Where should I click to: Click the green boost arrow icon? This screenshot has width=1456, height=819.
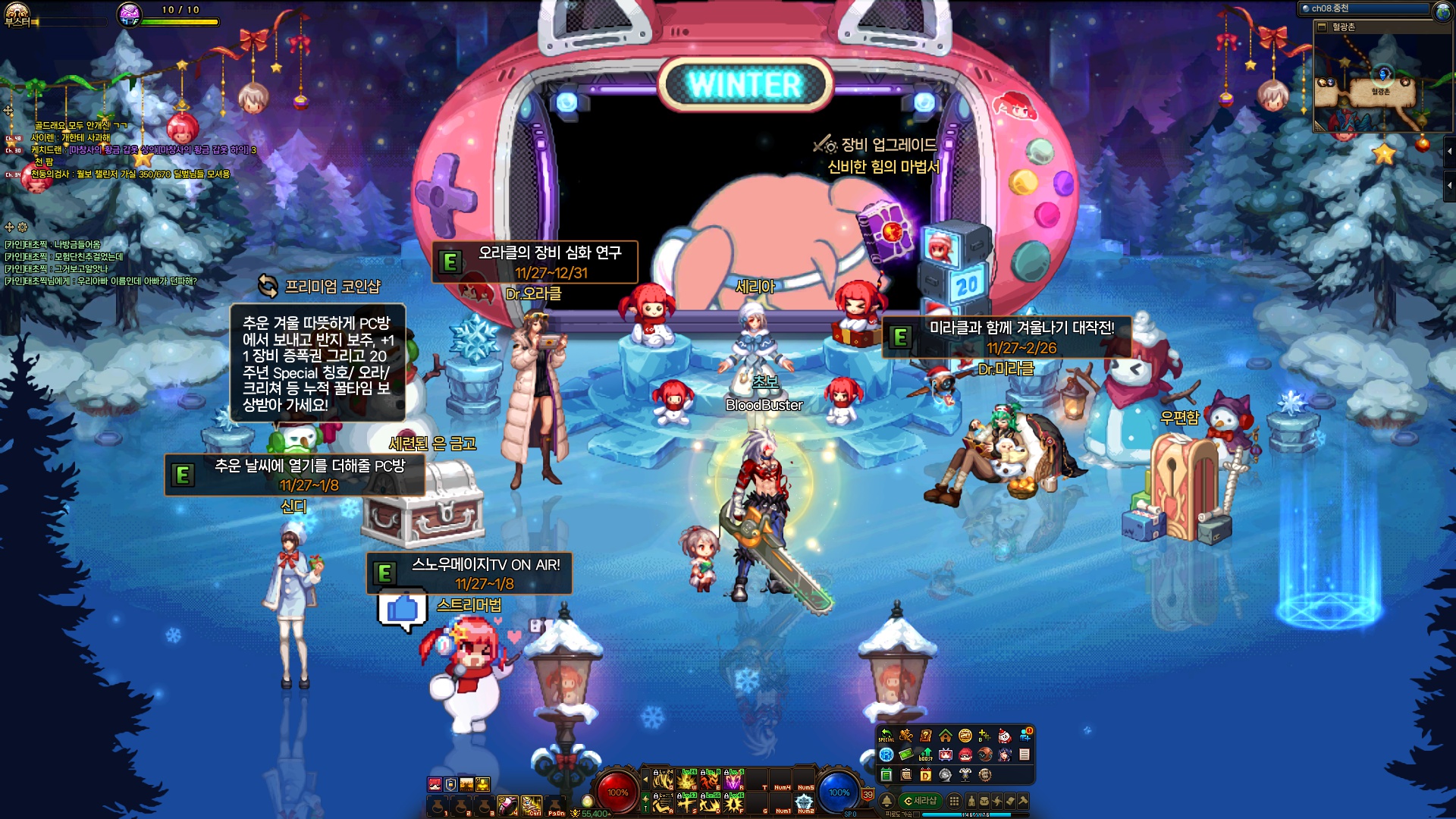pos(926,755)
